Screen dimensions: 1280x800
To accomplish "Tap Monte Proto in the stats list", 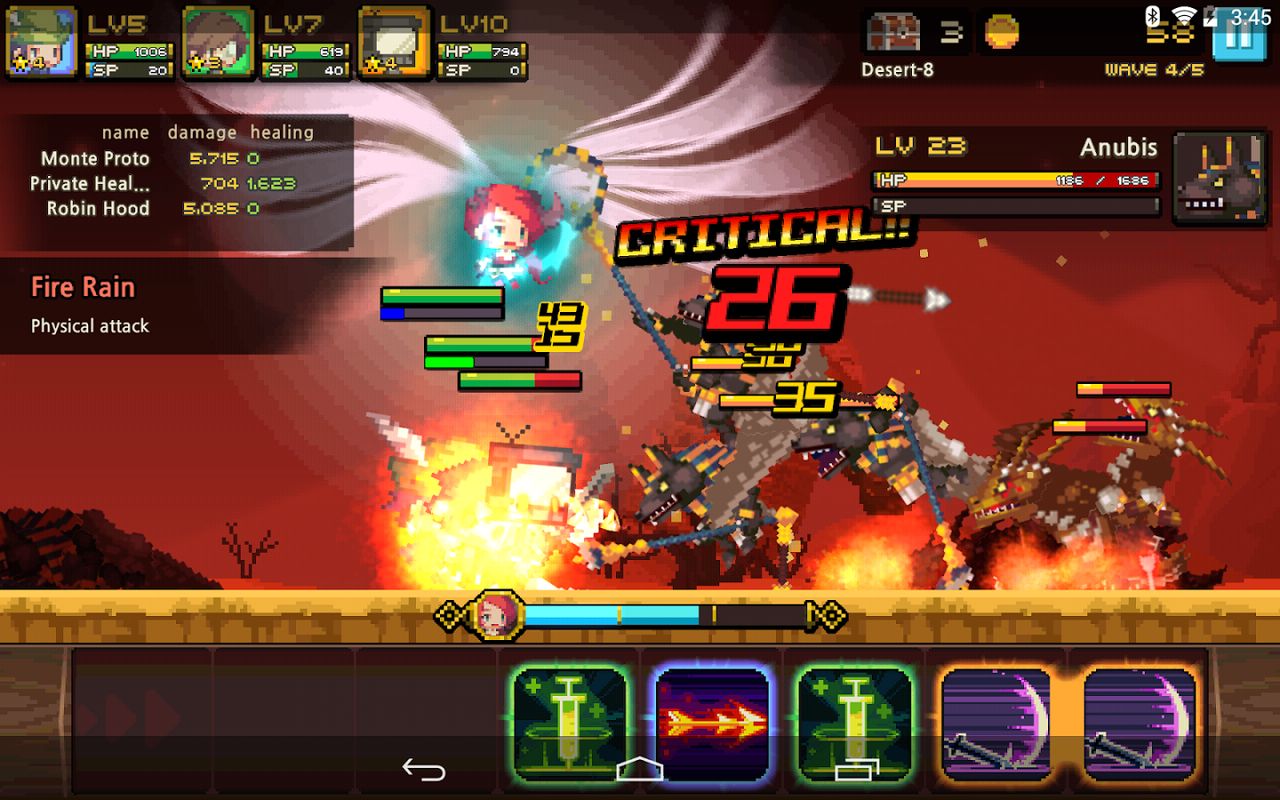I will pyautogui.click(x=94, y=158).
